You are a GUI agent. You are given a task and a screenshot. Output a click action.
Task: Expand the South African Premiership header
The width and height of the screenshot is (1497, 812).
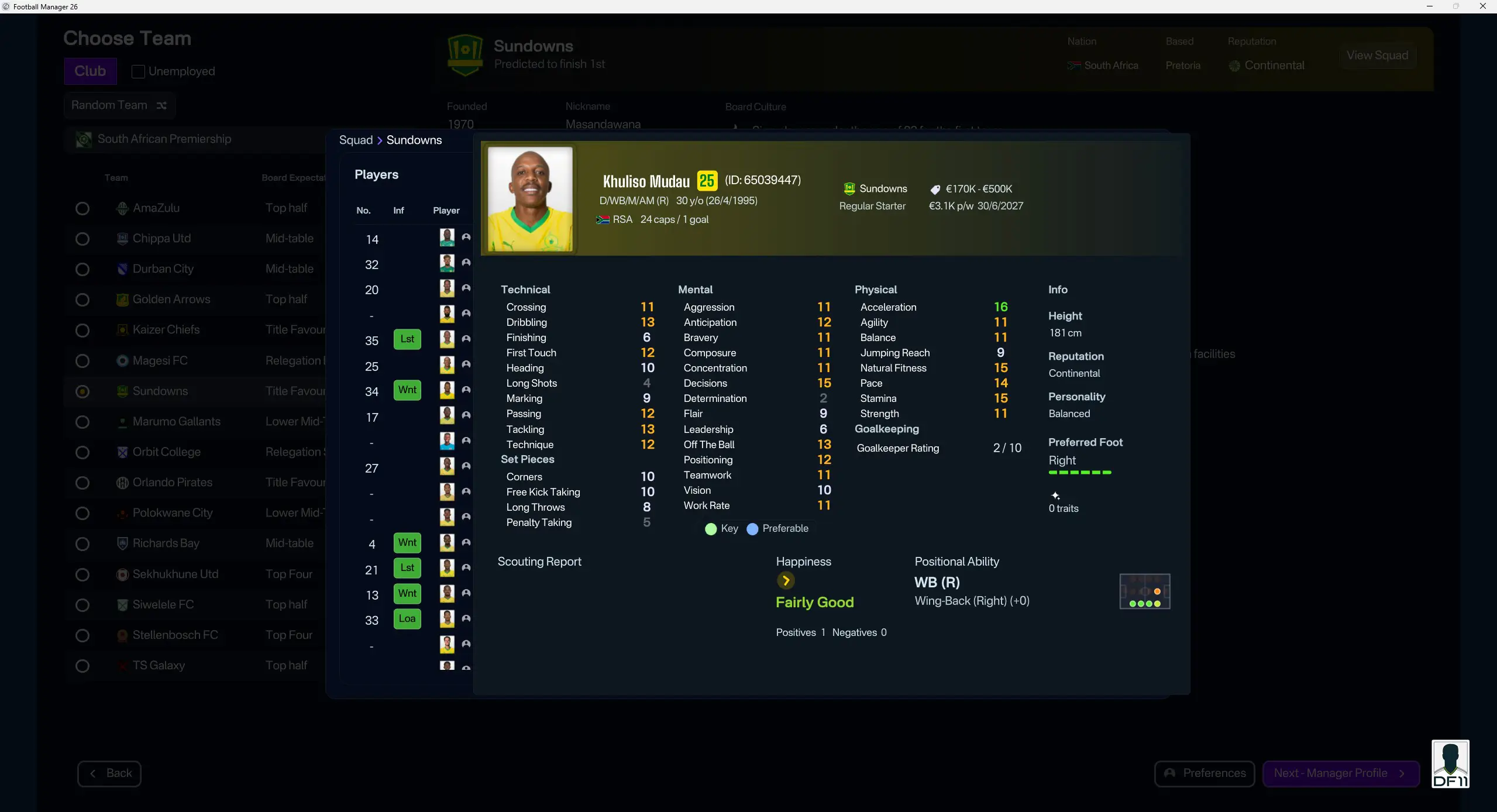(166, 139)
